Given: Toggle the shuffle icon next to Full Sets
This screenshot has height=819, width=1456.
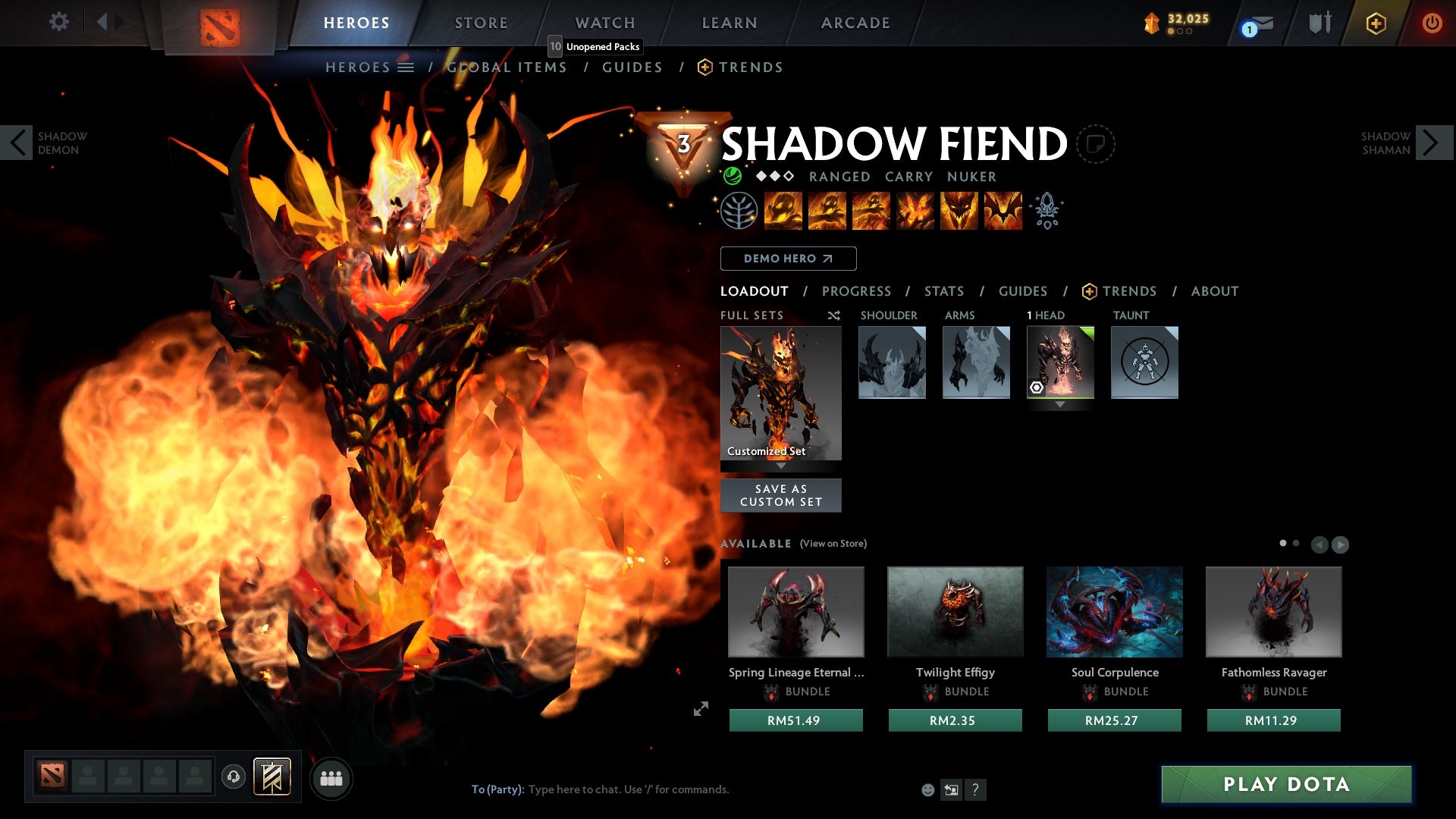Looking at the screenshot, I should (833, 316).
